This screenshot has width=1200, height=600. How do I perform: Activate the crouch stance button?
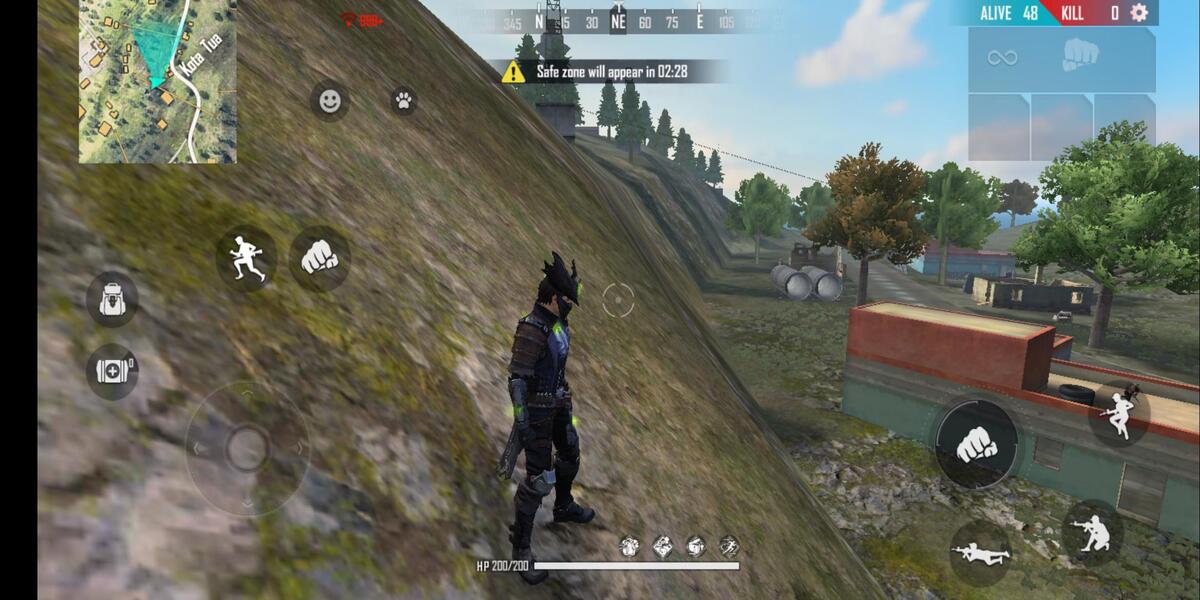coord(1092,532)
